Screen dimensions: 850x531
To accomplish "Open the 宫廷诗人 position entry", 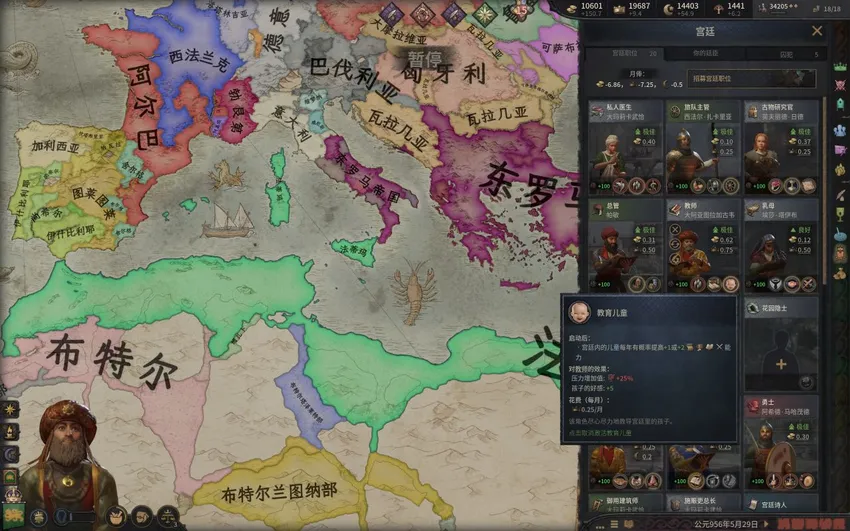I will point(779,503).
